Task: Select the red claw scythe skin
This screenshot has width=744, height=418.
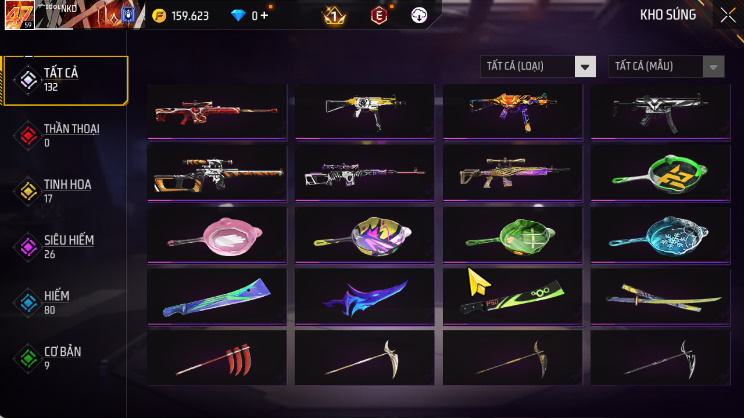Action: coord(217,357)
